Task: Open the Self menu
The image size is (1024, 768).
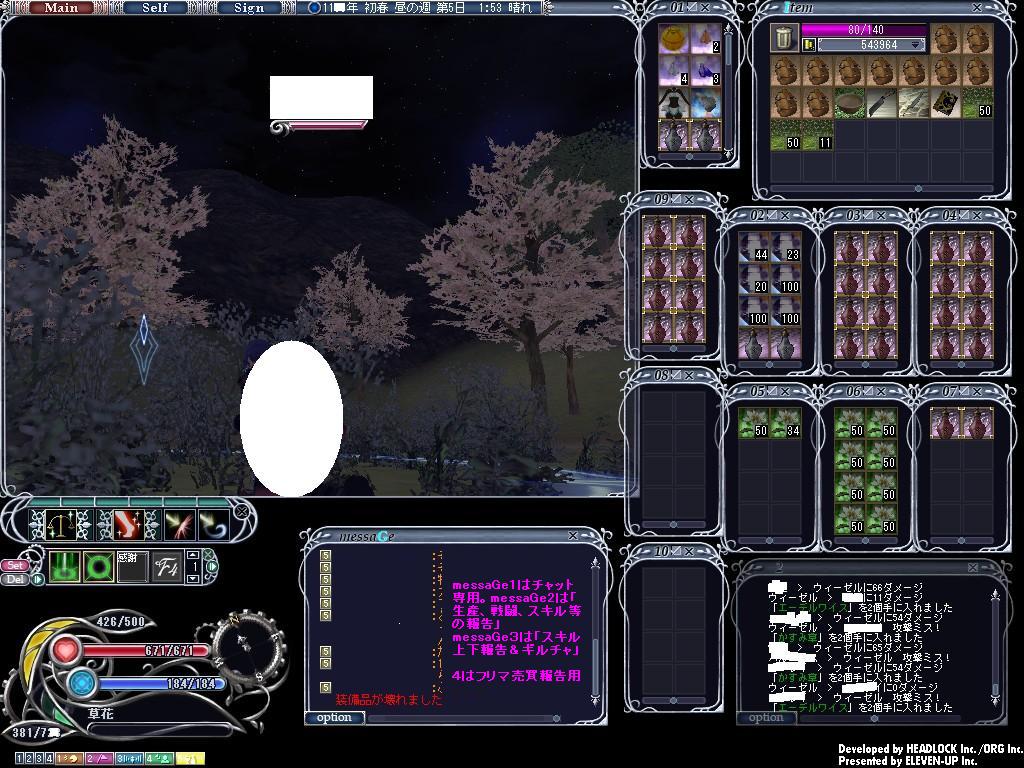Action: pos(155,8)
